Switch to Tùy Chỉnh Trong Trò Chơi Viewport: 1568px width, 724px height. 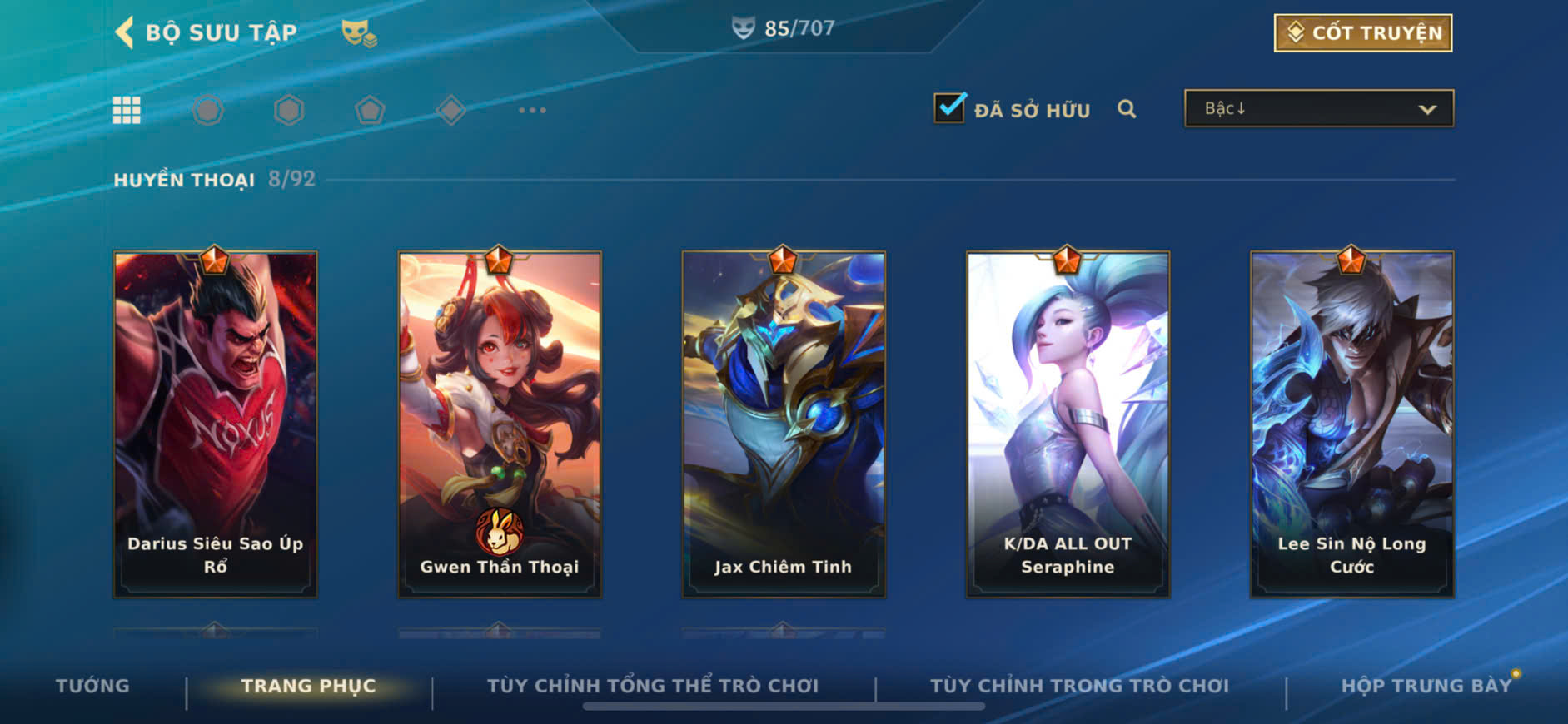coord(1079,686)
